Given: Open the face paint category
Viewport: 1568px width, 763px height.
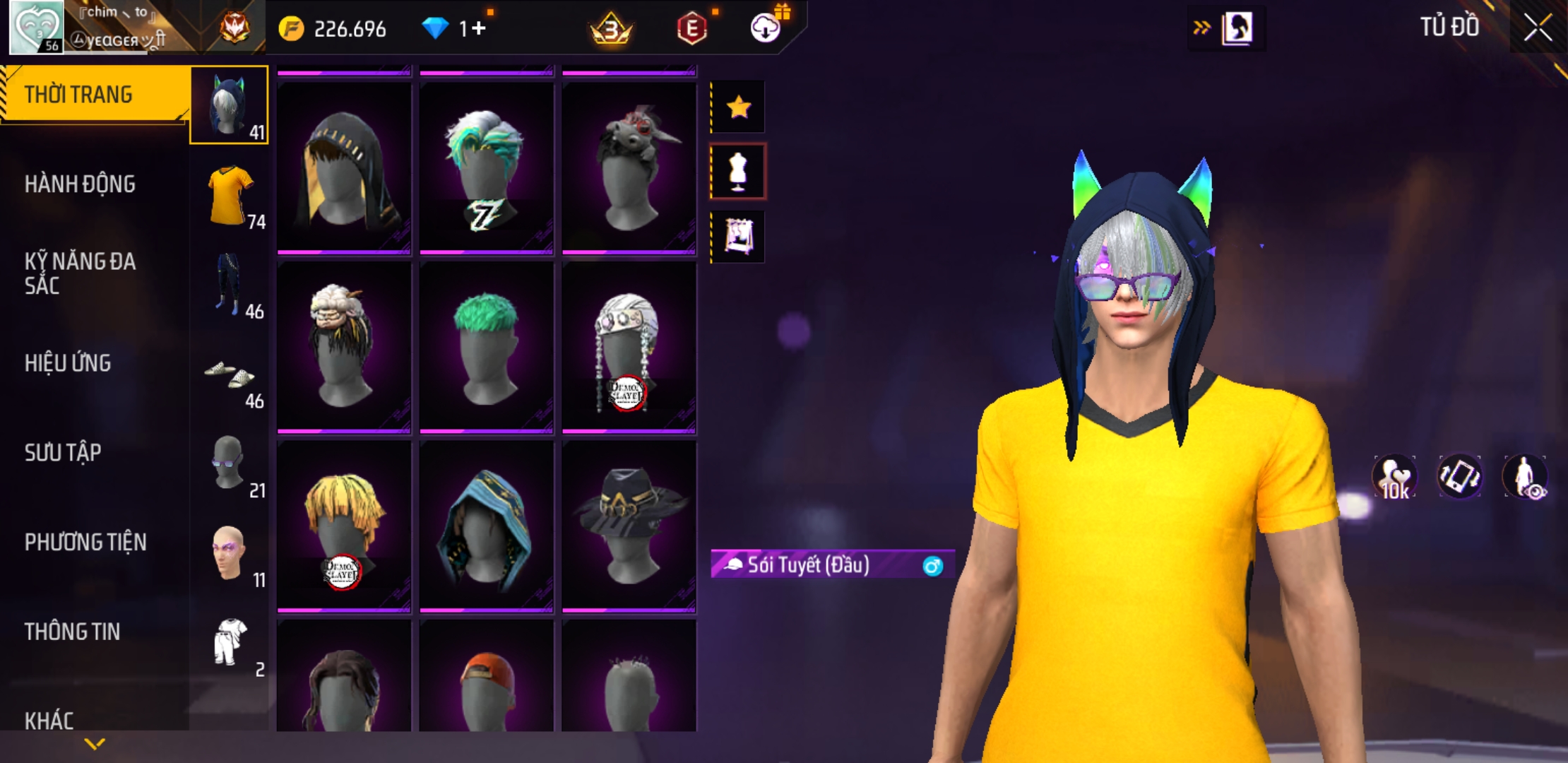Looking at the screenshot, I should (230, 554).
